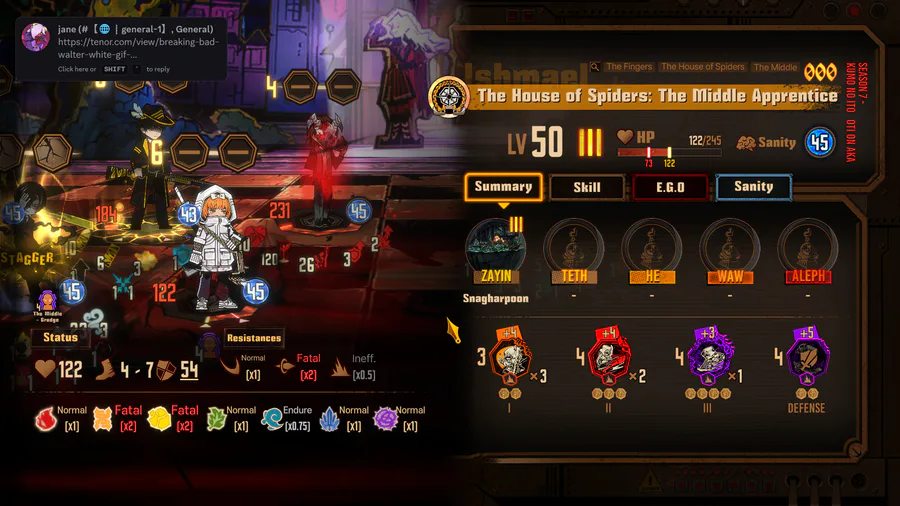The image size is (900, 506).
Task: Click The Fingers keyword tag
Action: 629,67
